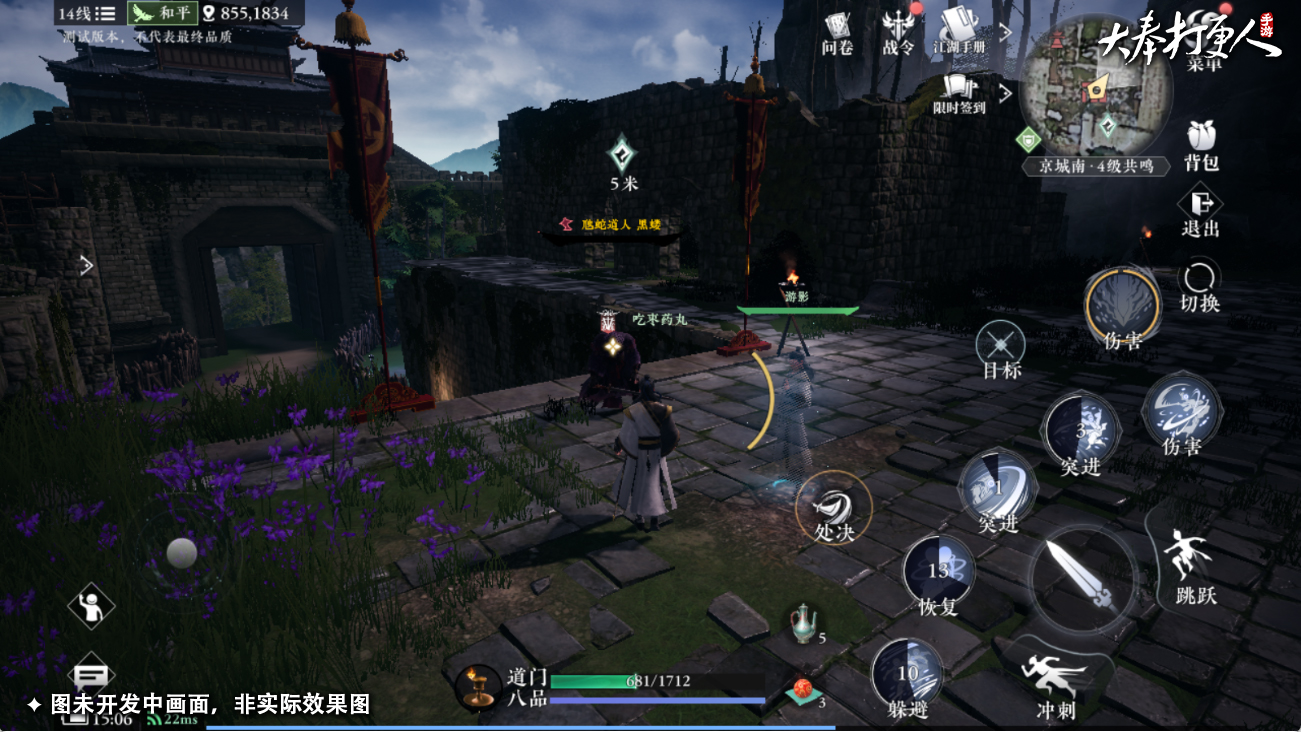Image resolution: width=1301 pixels, height=732 pixels.
Task: Open the 问卷 survey icon
Action: 836,30
